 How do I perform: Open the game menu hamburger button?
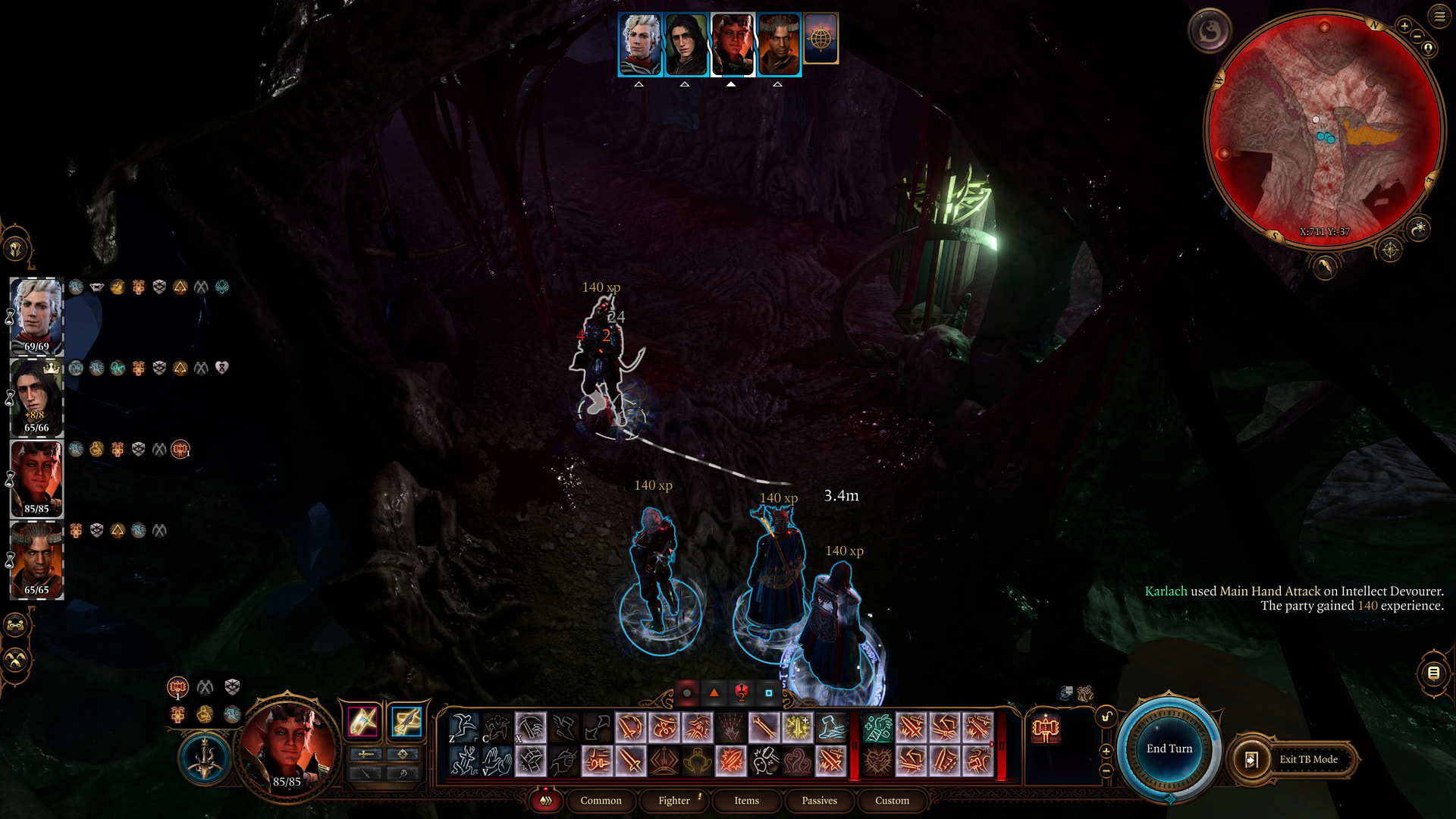pos(1439,17)
